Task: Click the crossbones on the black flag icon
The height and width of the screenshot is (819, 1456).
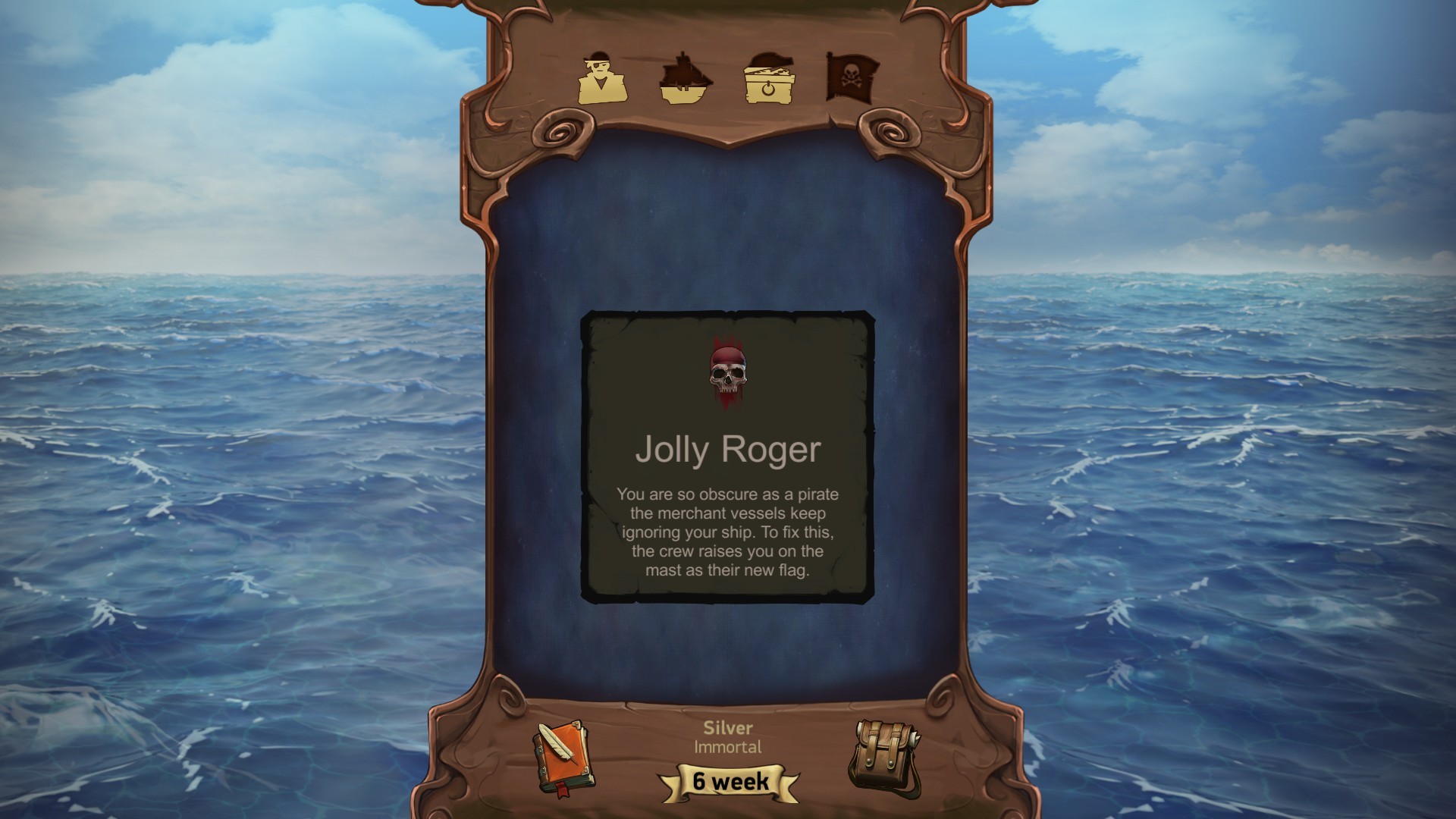Action: [852, 83]
